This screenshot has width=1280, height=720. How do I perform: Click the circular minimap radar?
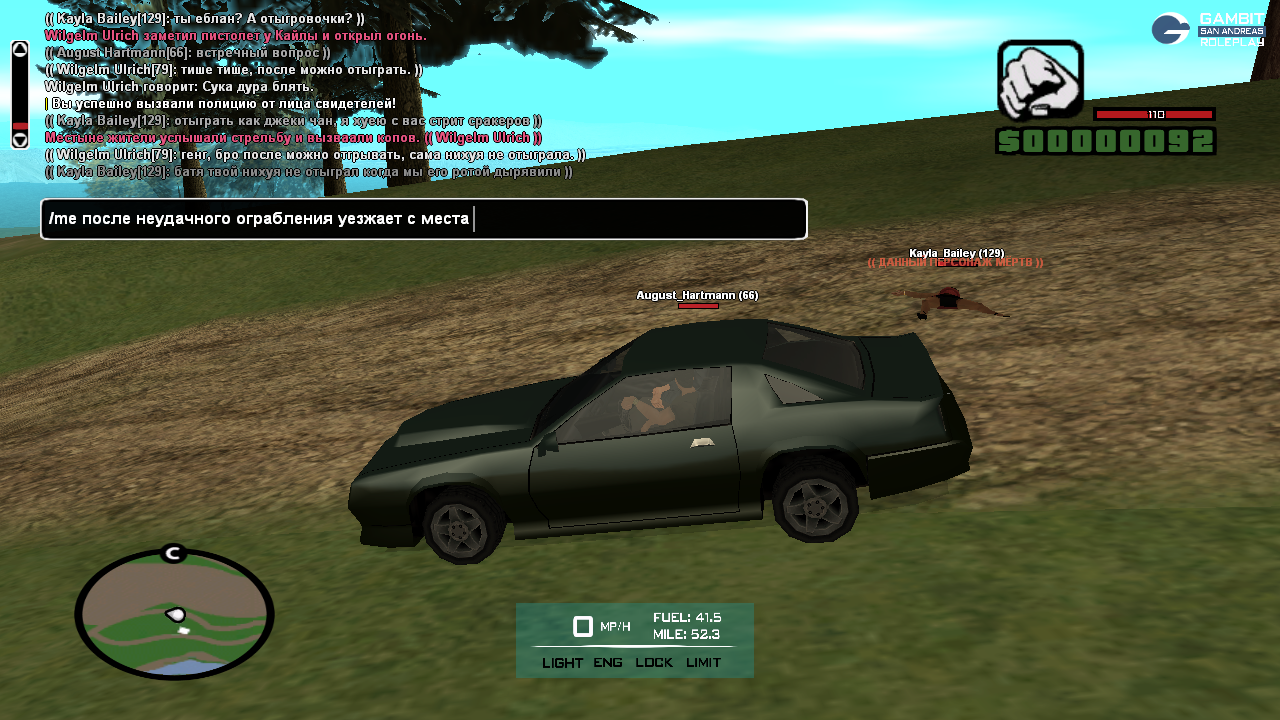pyautogui.click(x=174, y=614)
